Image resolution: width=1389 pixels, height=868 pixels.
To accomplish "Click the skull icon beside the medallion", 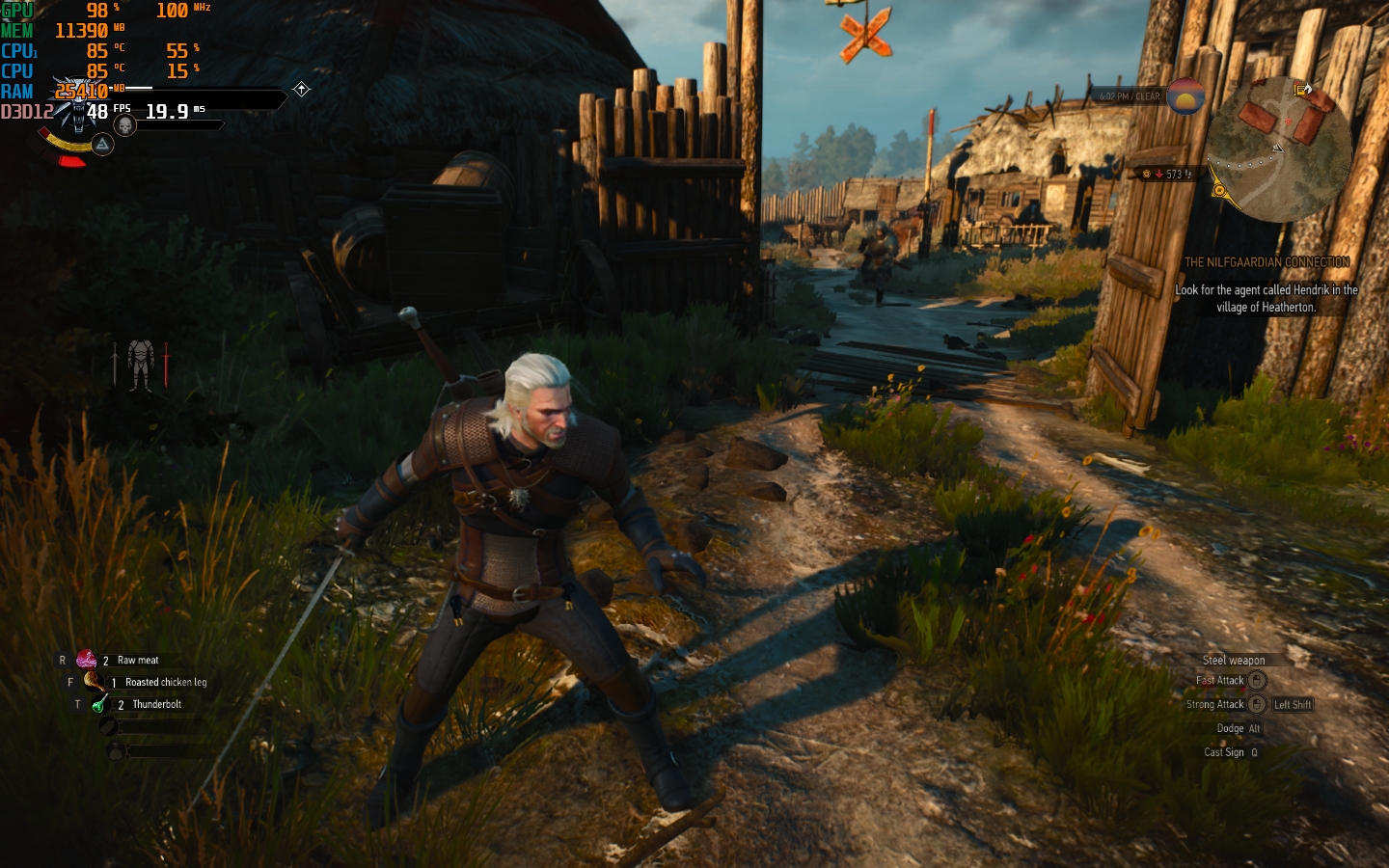I will pos(124,126).
